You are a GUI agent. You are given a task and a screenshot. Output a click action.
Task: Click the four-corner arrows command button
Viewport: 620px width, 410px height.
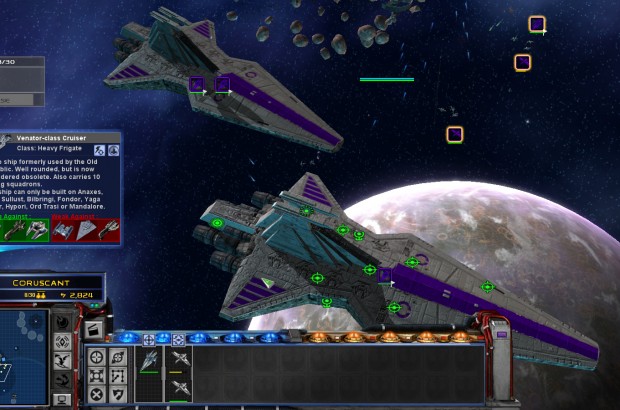(97, 376)
